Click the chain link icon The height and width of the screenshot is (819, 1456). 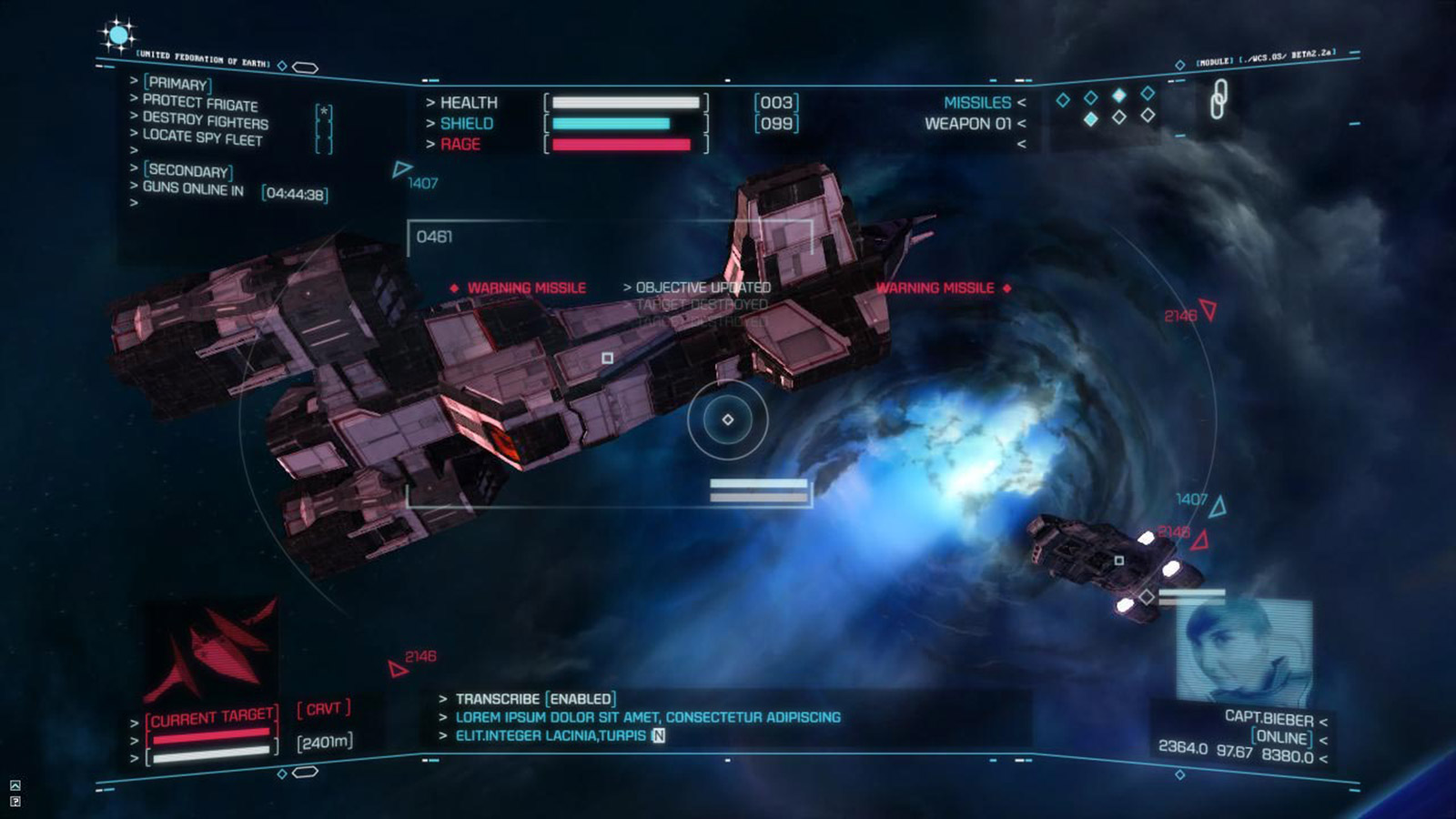(x=1218, y=98)
